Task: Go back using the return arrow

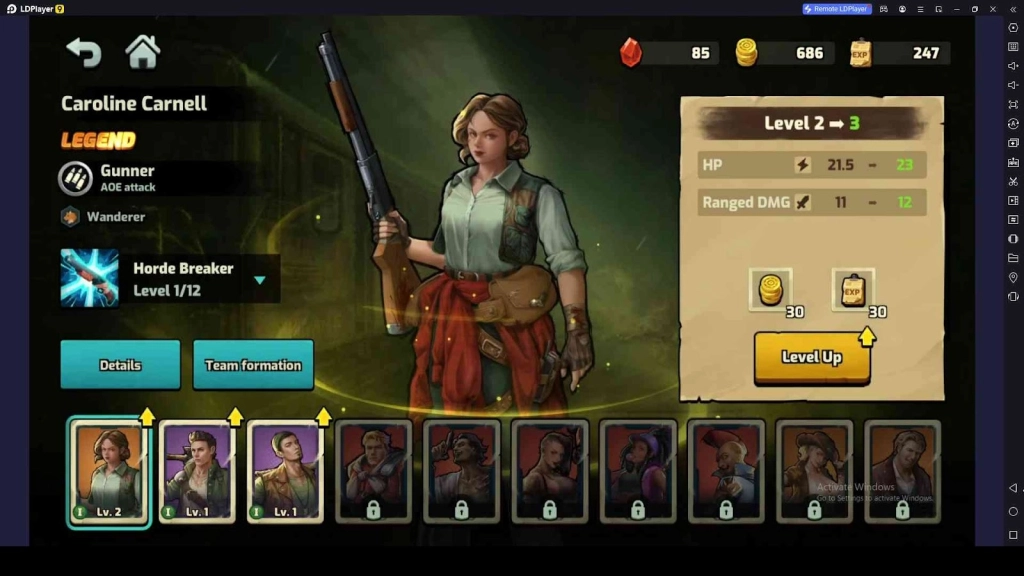Action: tap(84, 52)
